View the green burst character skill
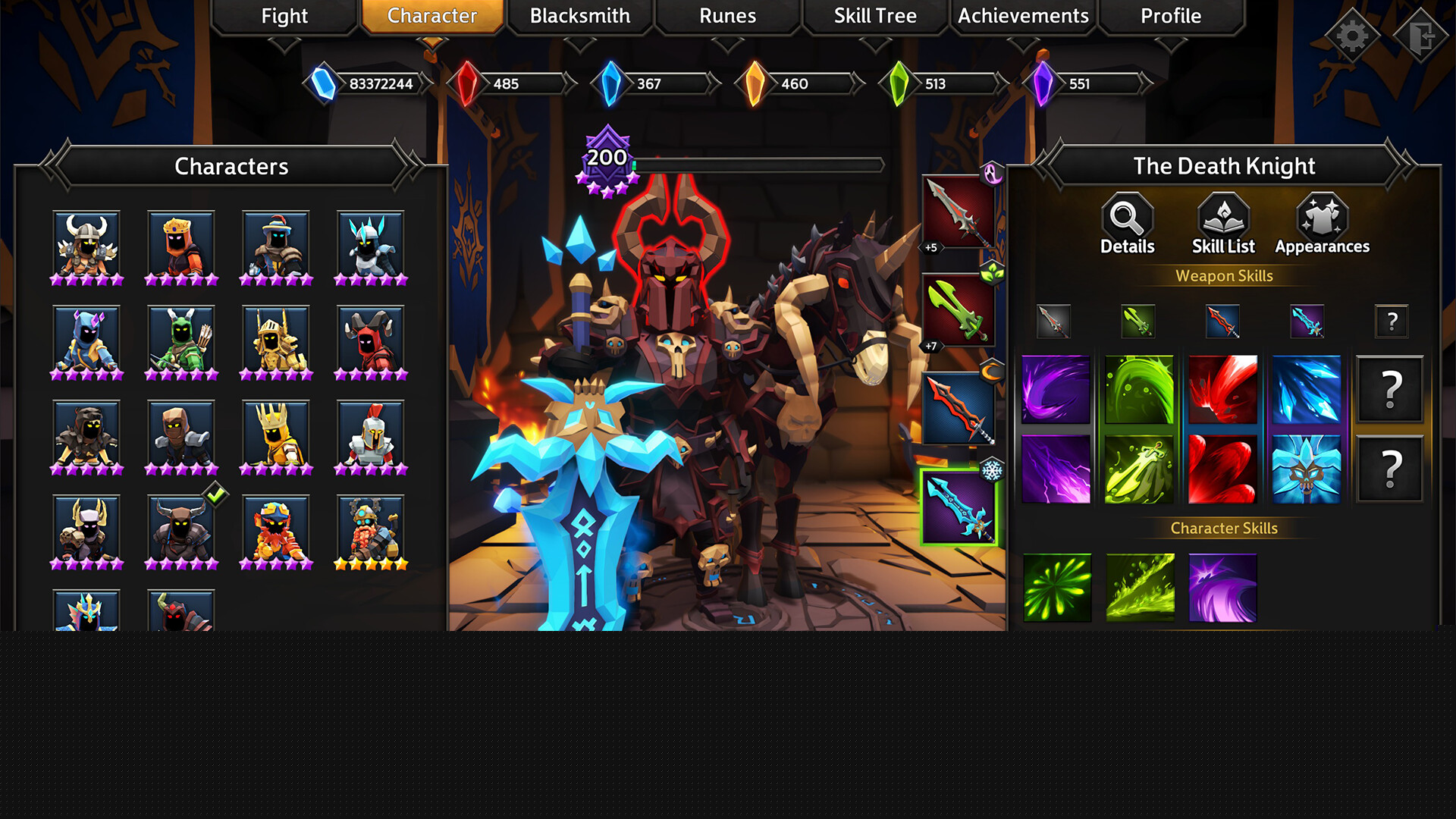This screenshot has height=819, width=1456. [x=1057, y=588]
